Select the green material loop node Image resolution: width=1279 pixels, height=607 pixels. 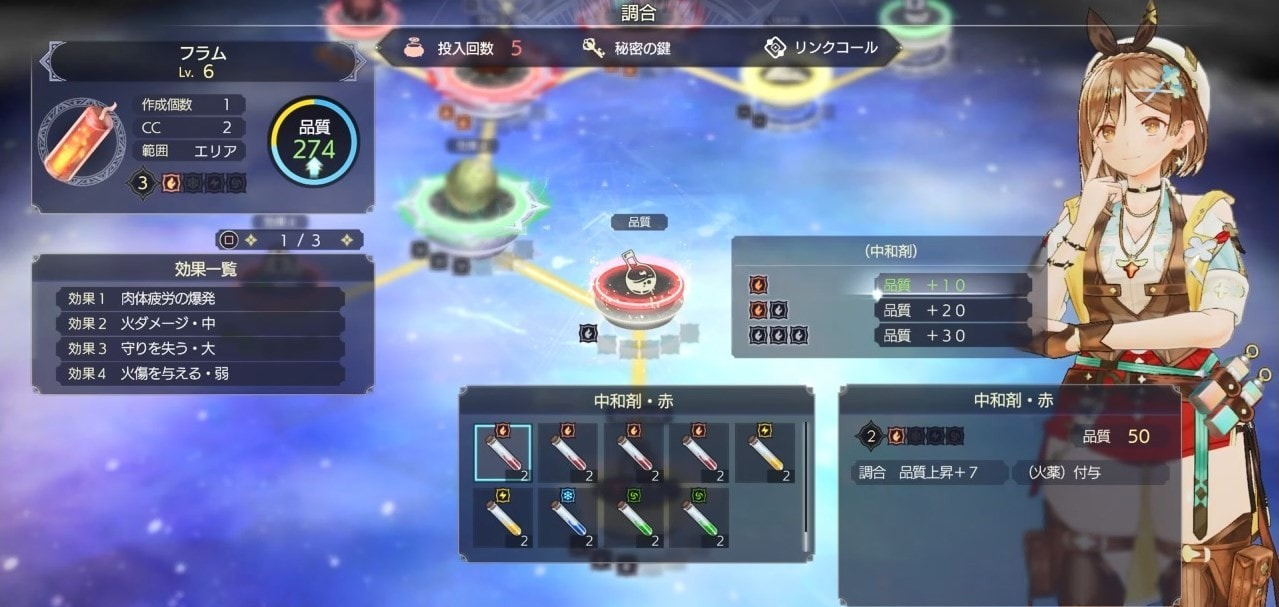(x=468, y=200)
